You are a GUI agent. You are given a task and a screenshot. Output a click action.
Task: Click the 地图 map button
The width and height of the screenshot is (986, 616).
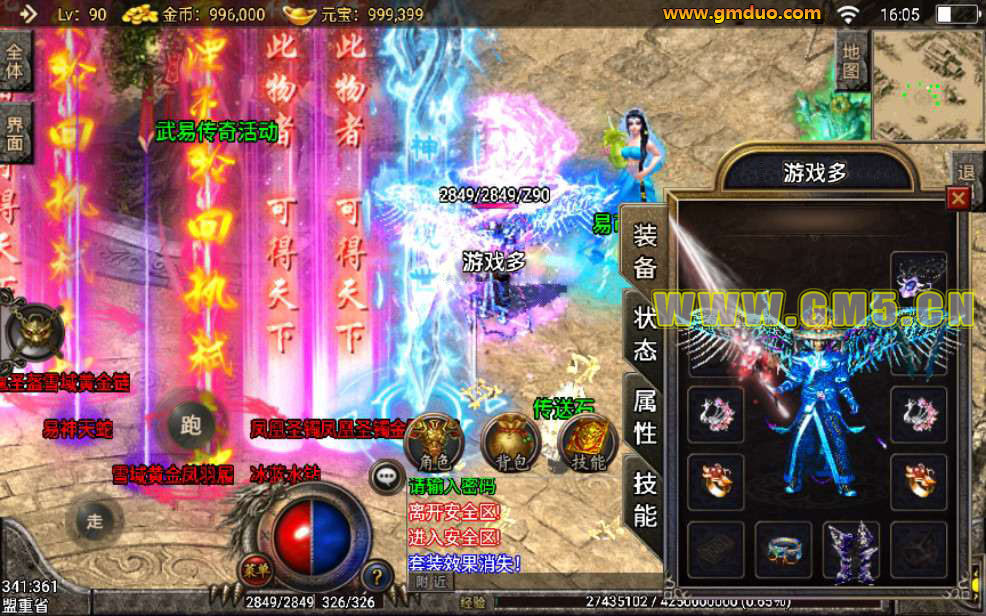click(x=850, y=60)
